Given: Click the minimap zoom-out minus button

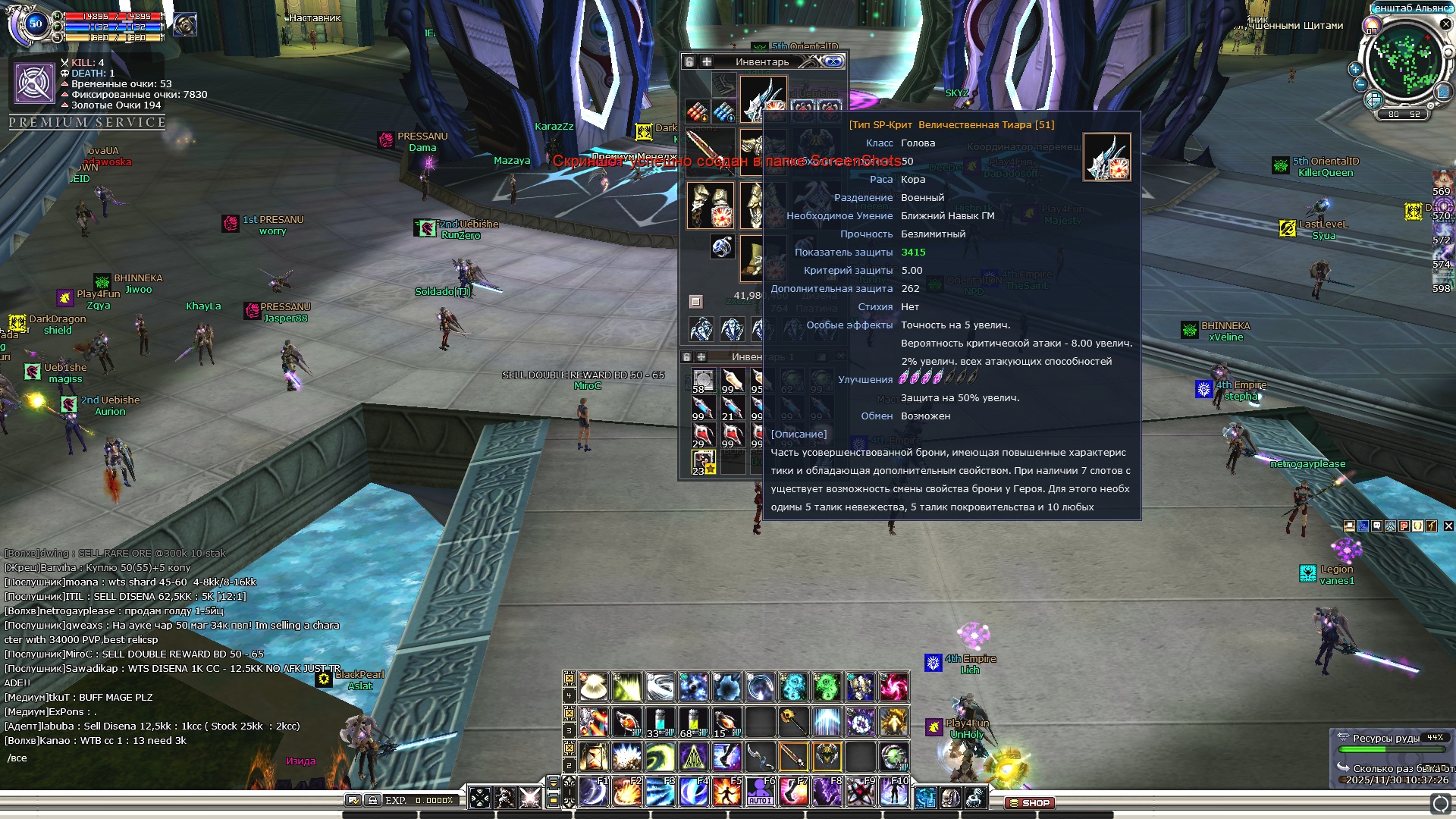Looking at the screenshot, I should tap(1360, 84).
